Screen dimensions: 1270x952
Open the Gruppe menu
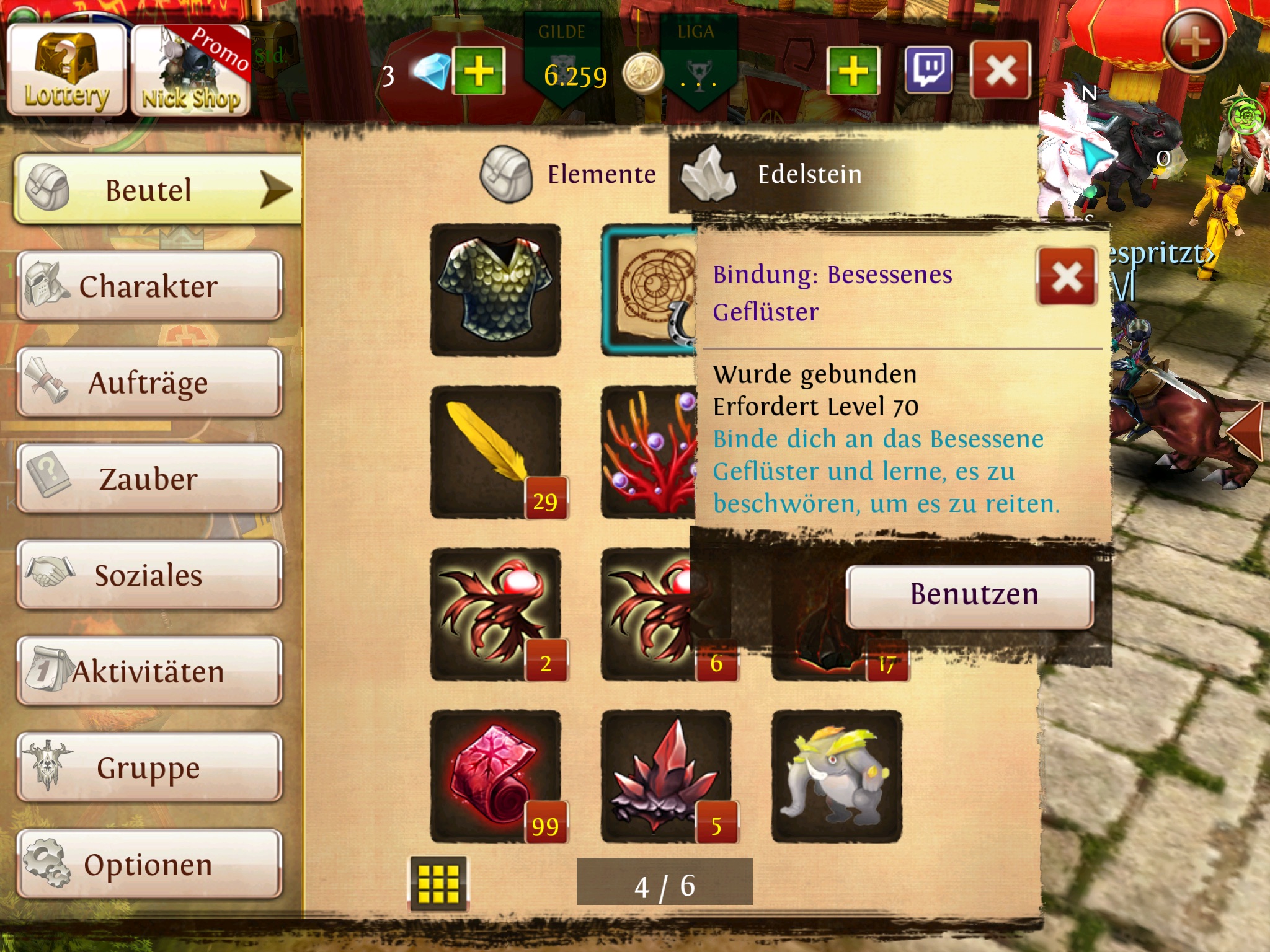[x=149, y=767]
